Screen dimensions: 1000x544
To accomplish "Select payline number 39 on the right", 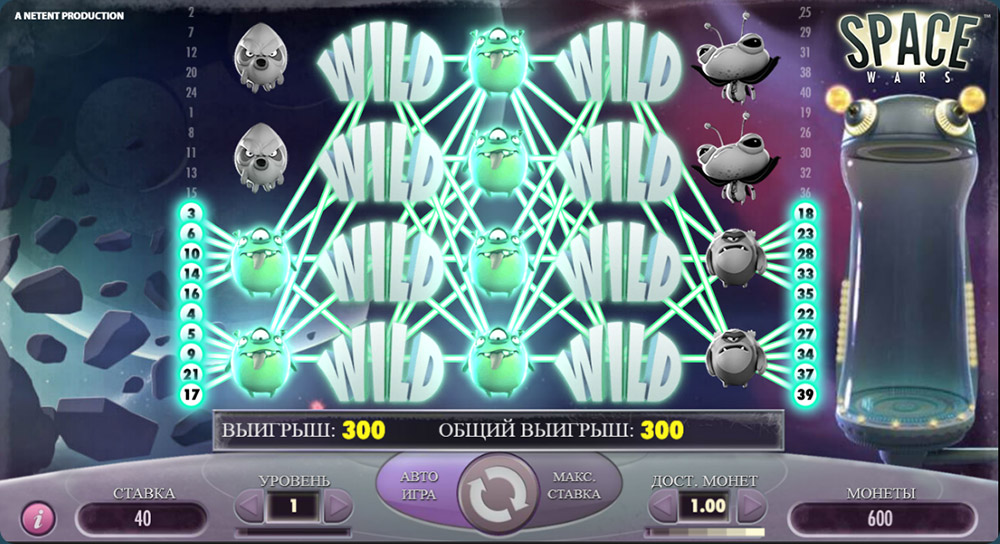I will [806, 394].
